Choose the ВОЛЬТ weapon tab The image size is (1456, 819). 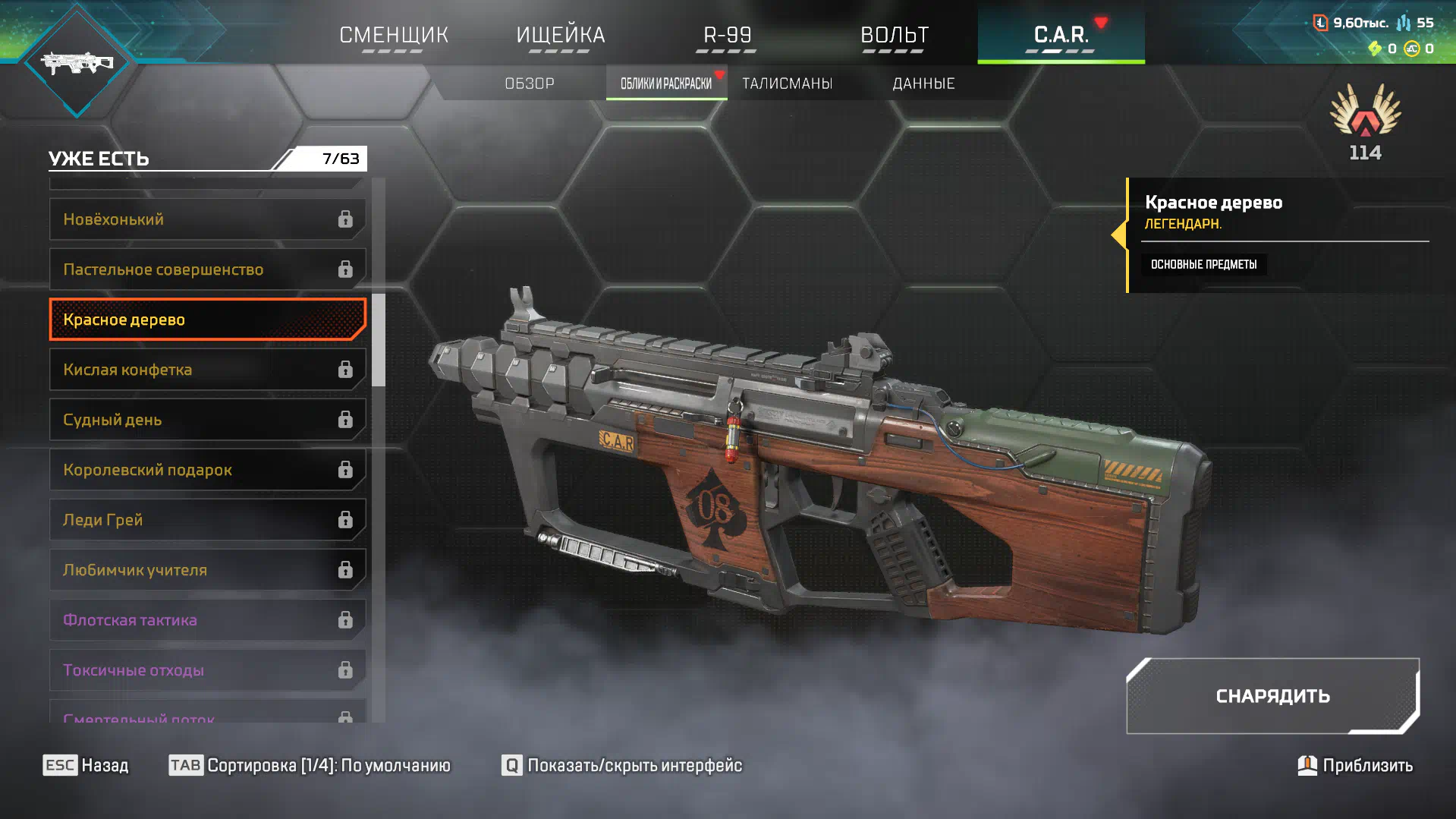tap(894, 35)
